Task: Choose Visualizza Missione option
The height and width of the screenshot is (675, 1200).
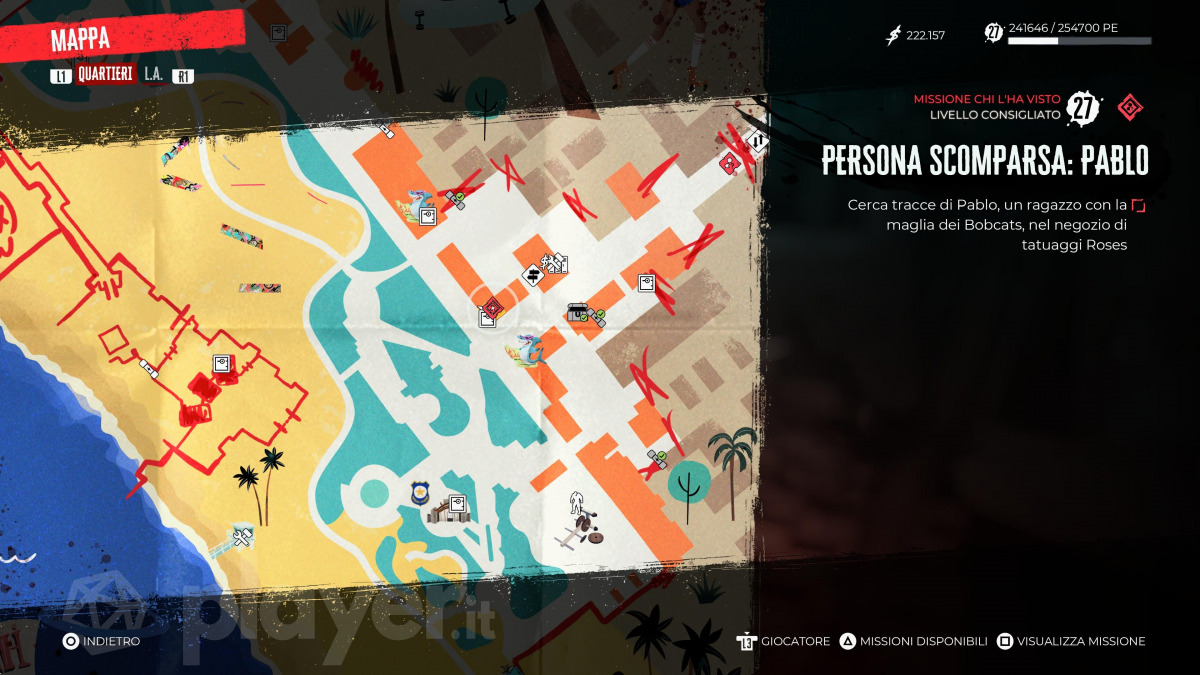Action: (1070, 641)
